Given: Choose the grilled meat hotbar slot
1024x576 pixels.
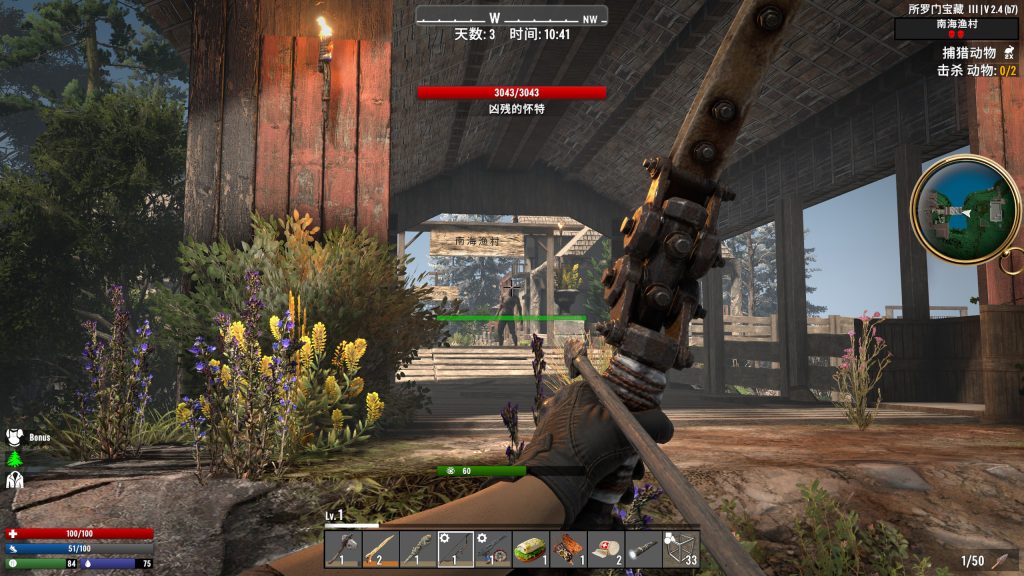Looking at the screenshot, I should [568, 548].
